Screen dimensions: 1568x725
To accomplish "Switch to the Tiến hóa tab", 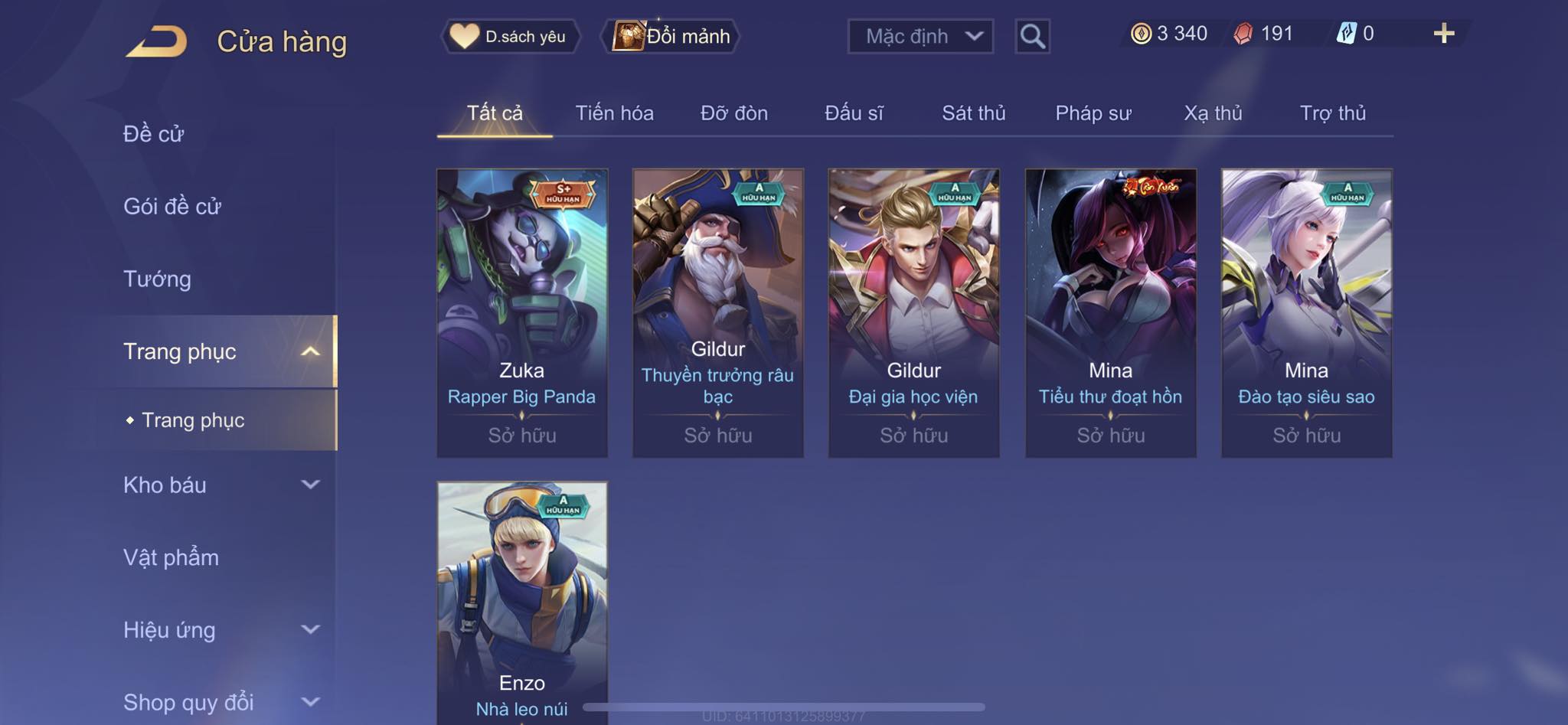I will (614, 113).
